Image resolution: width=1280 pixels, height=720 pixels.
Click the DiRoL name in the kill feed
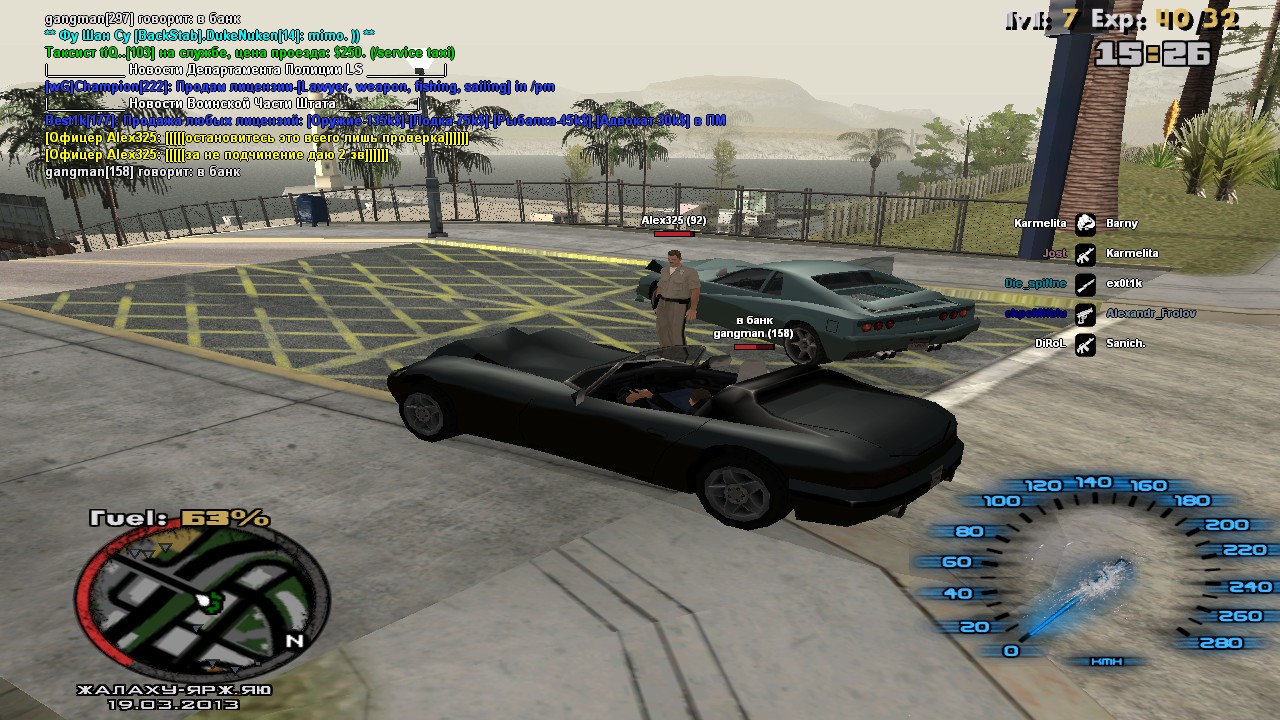tap(1049, 343)
